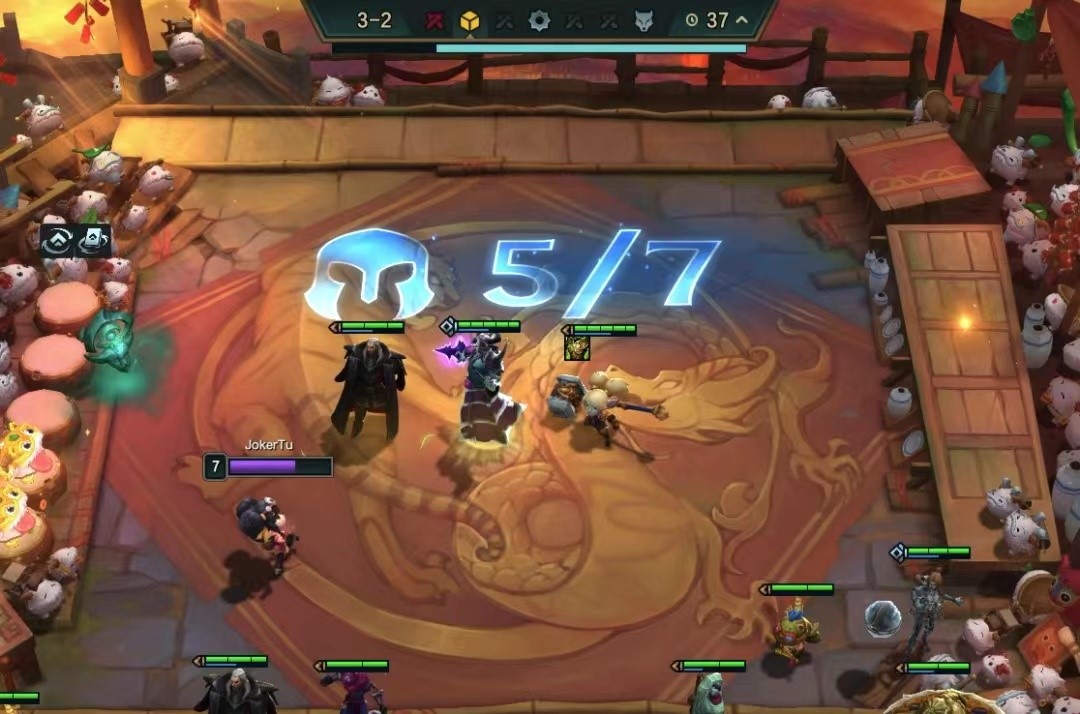
Task: Click the yellow cube current round icon
Action: pos(469,20)
